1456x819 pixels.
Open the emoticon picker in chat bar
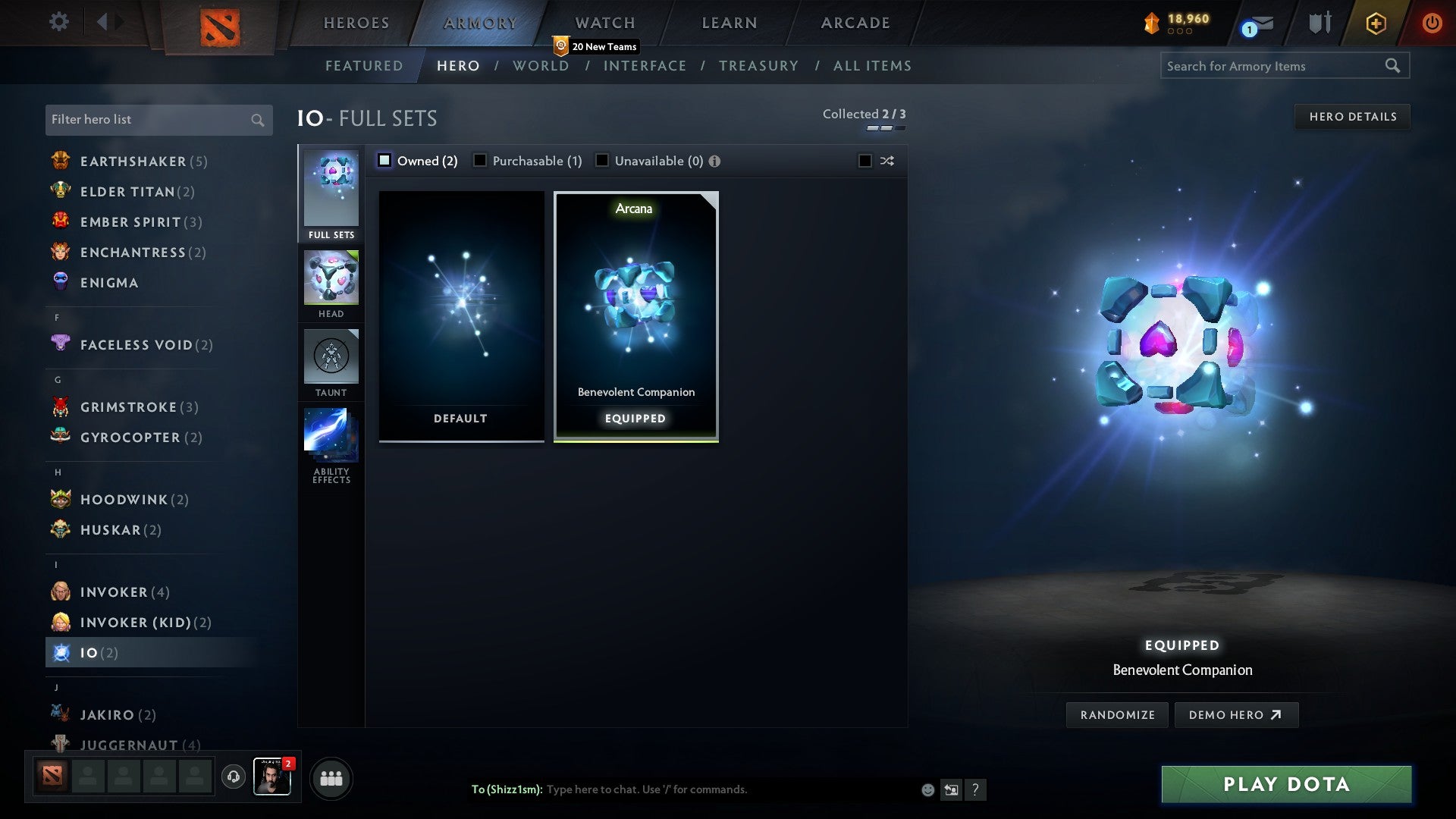927,789
